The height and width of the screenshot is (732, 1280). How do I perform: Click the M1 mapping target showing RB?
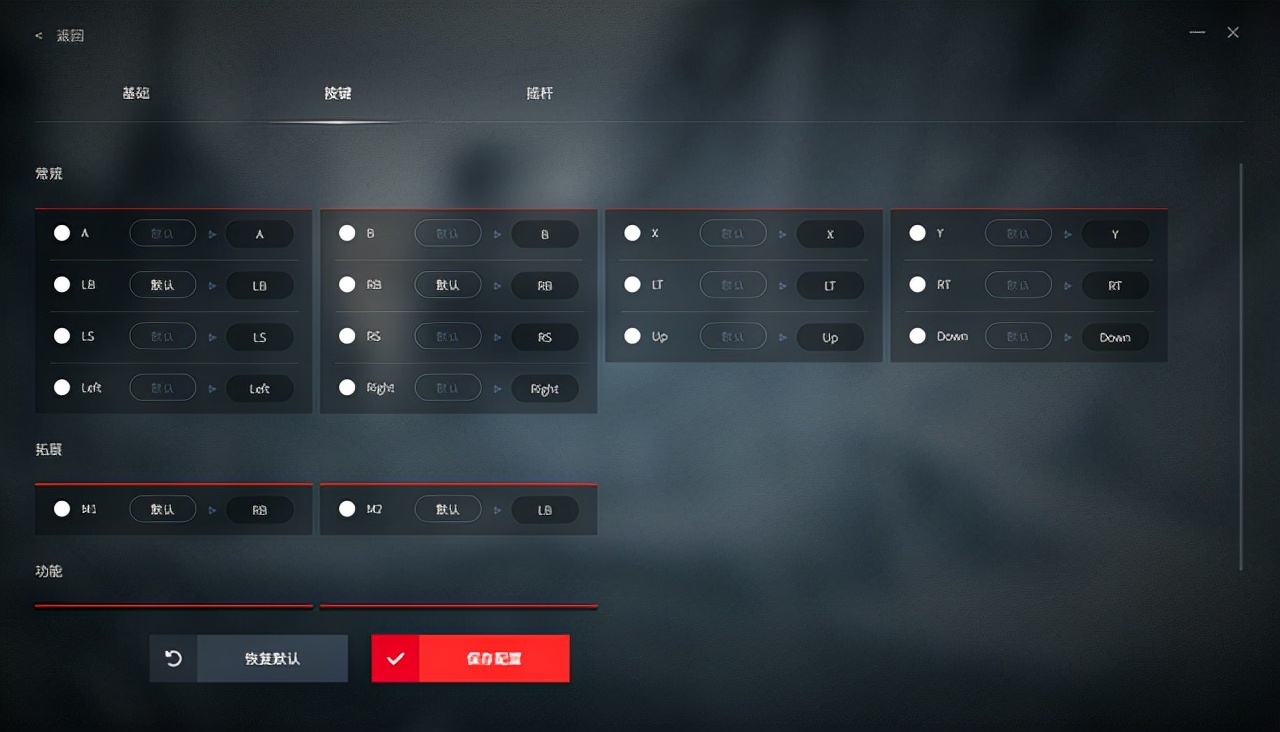(x=260, y=510)
